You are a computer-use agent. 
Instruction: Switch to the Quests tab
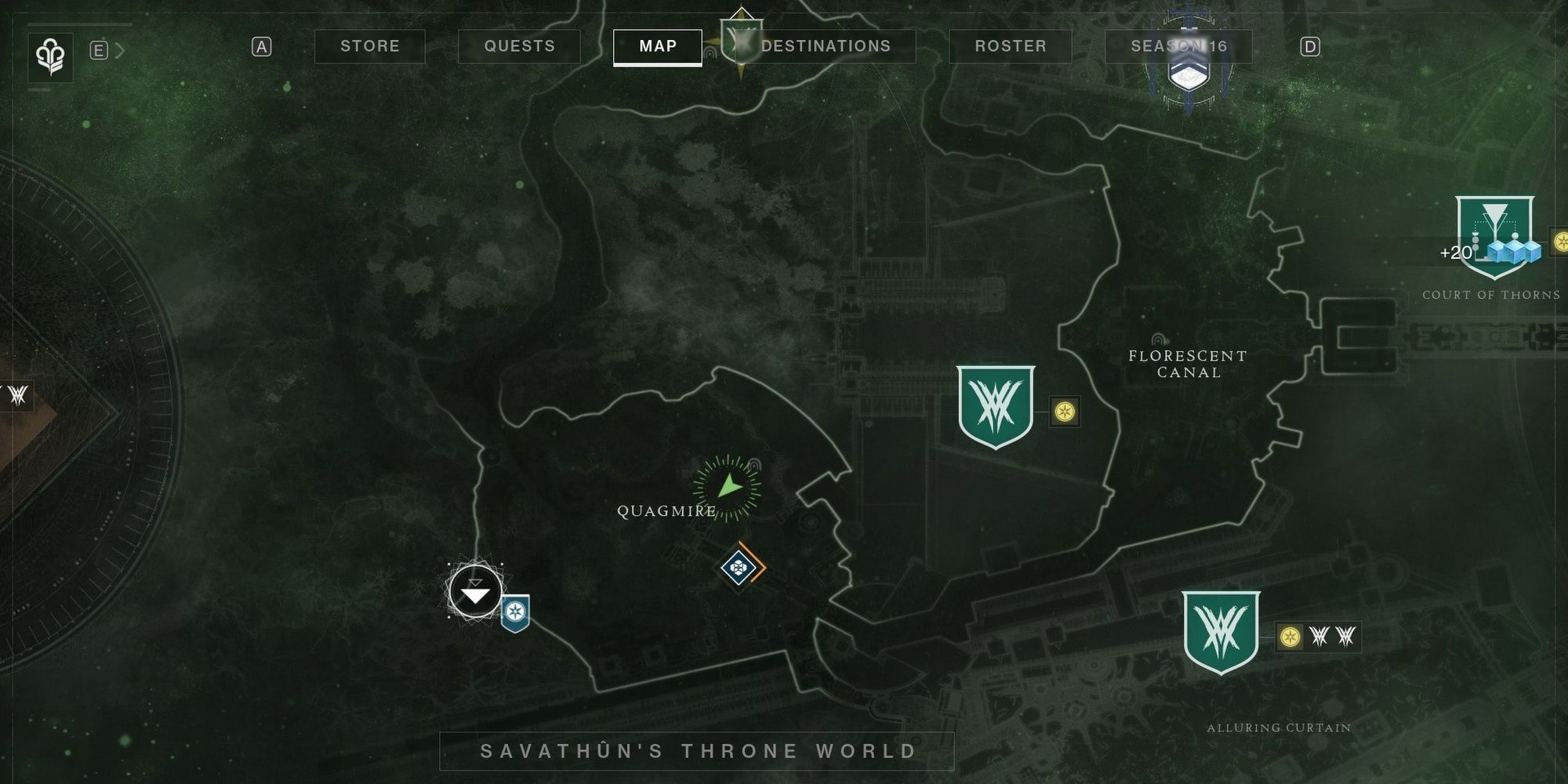517,46
